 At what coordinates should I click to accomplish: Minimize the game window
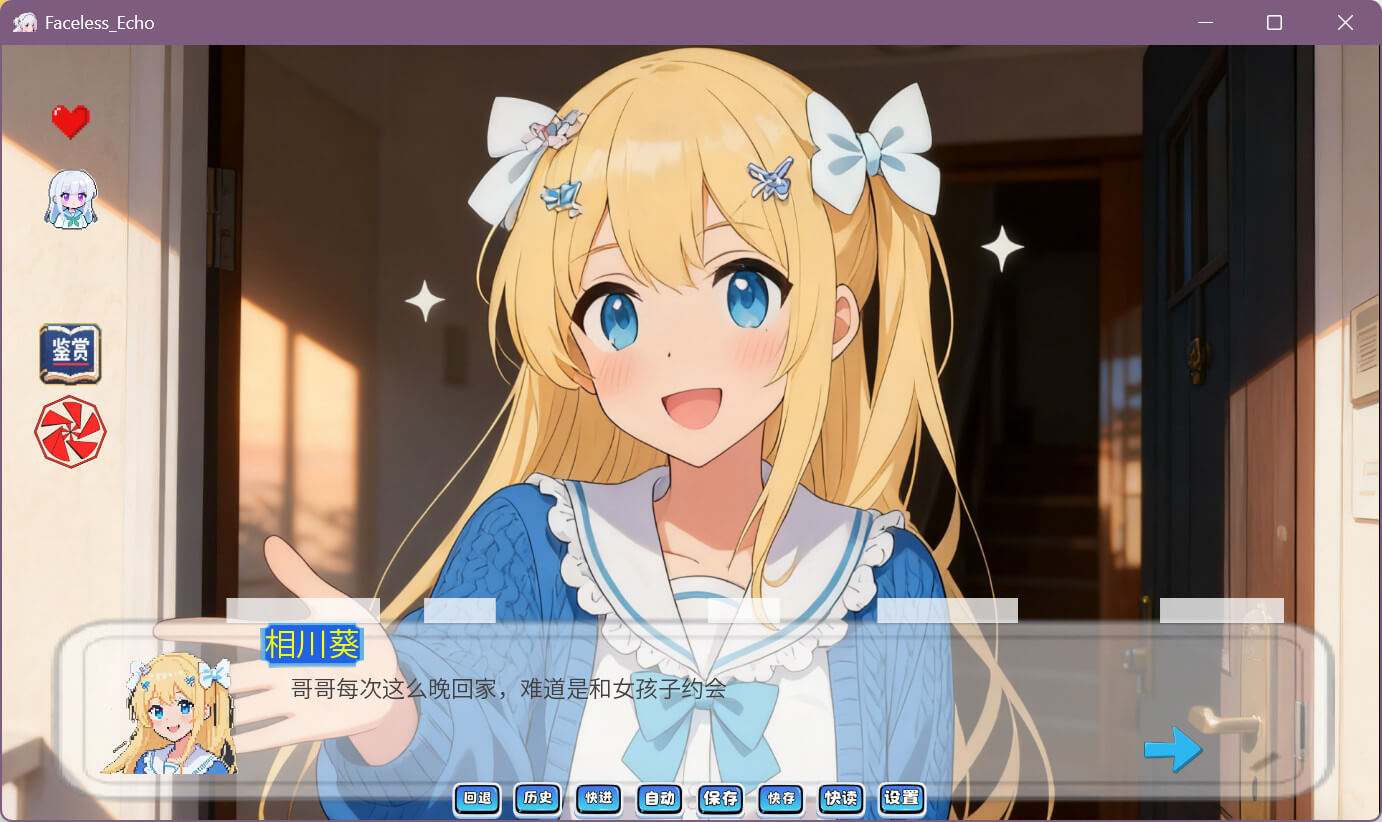pos(1205,22)
